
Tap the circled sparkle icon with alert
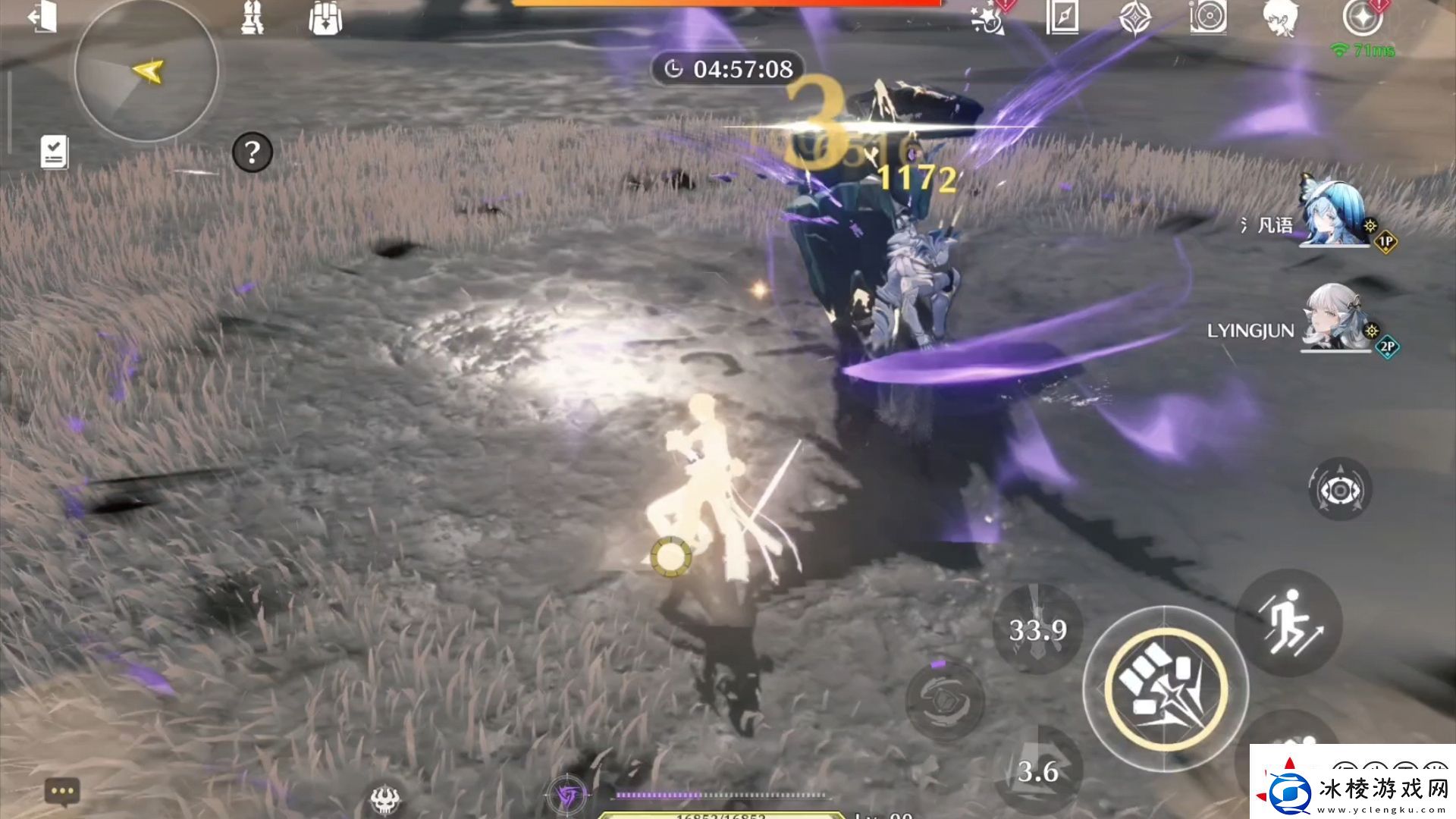click(1363, 17)
